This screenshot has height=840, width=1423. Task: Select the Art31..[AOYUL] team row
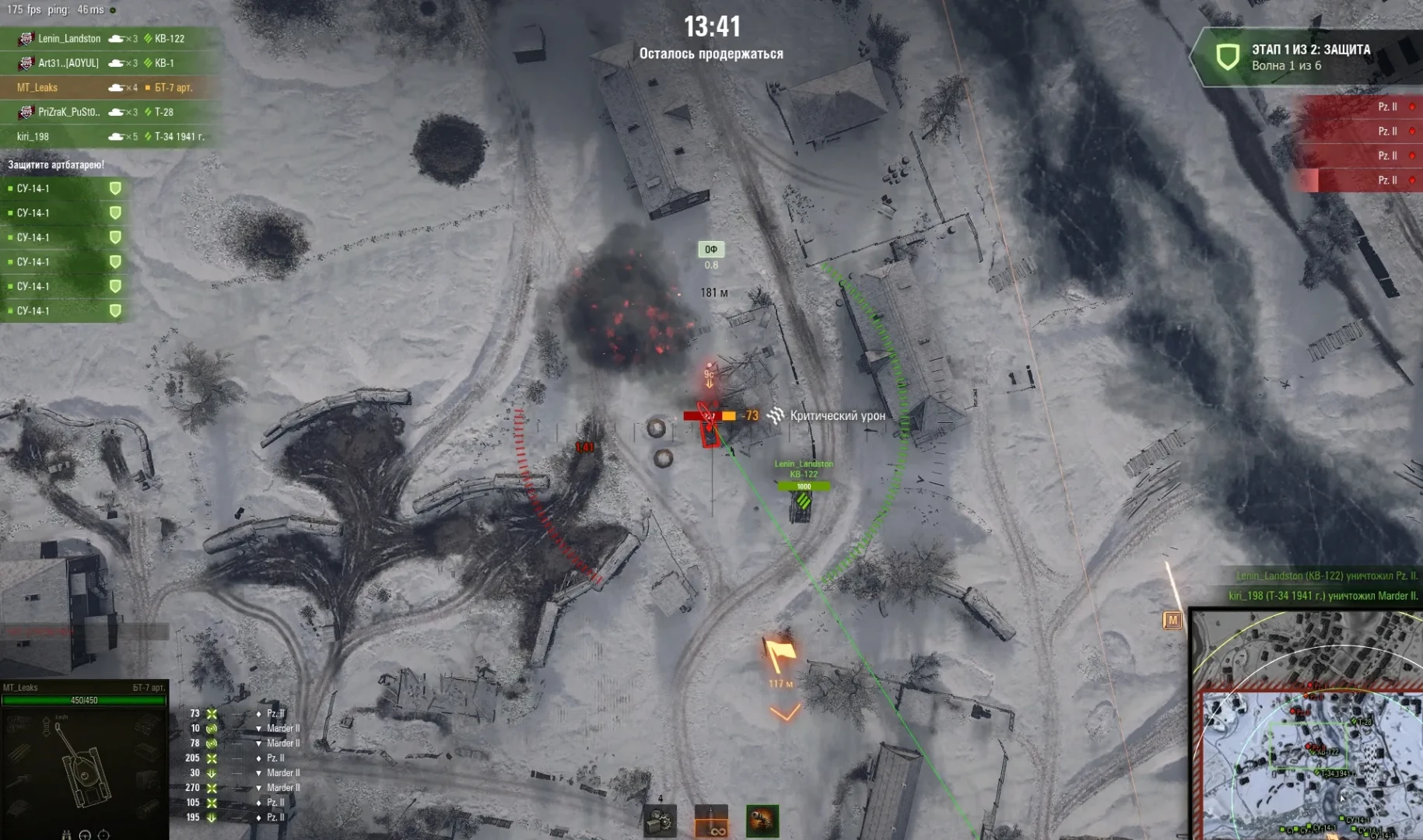coord(68,63)
